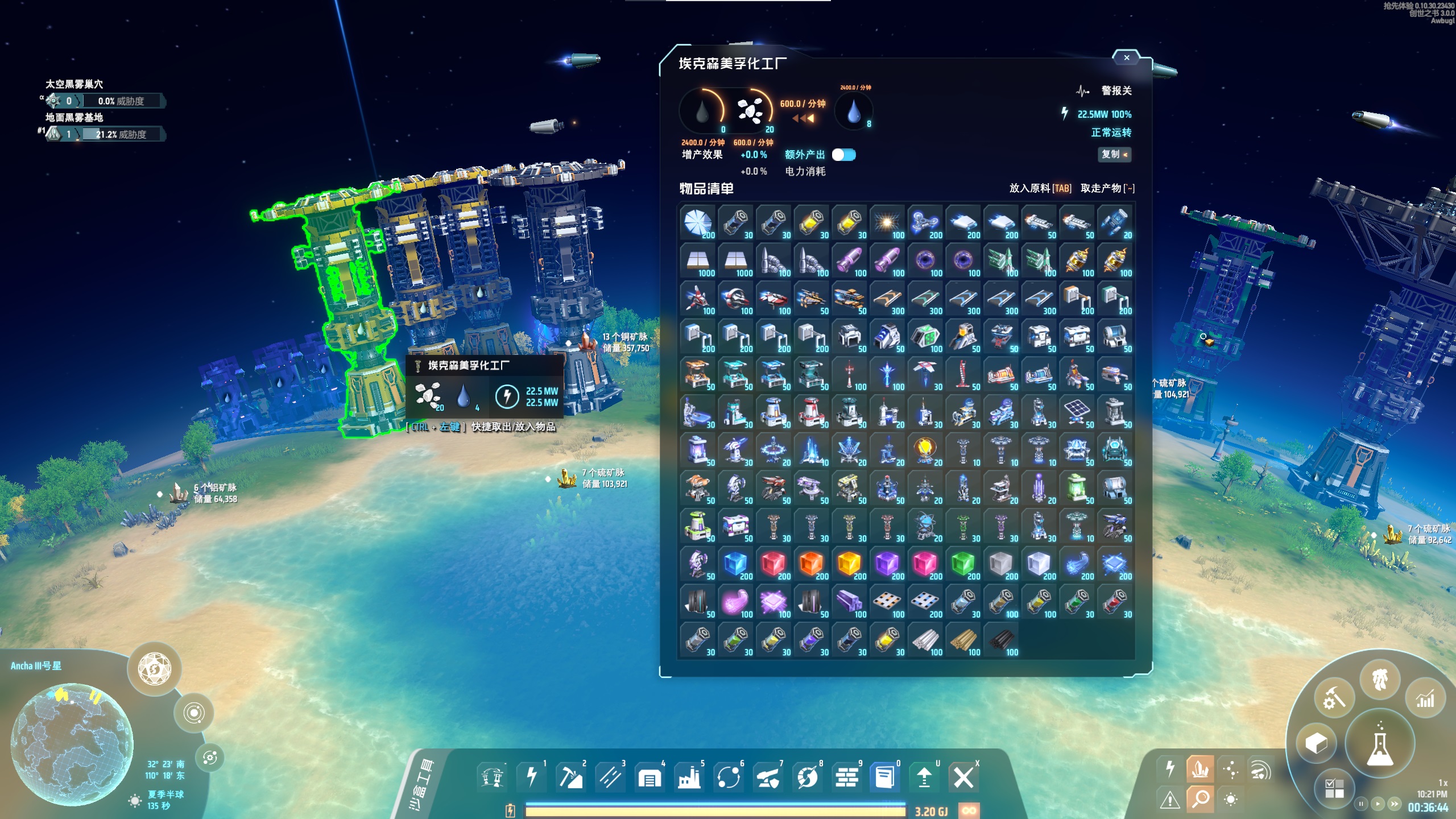The image size is (1456, 819).
Task: Pause the game simulation speed
Action: pos(1361,804)
